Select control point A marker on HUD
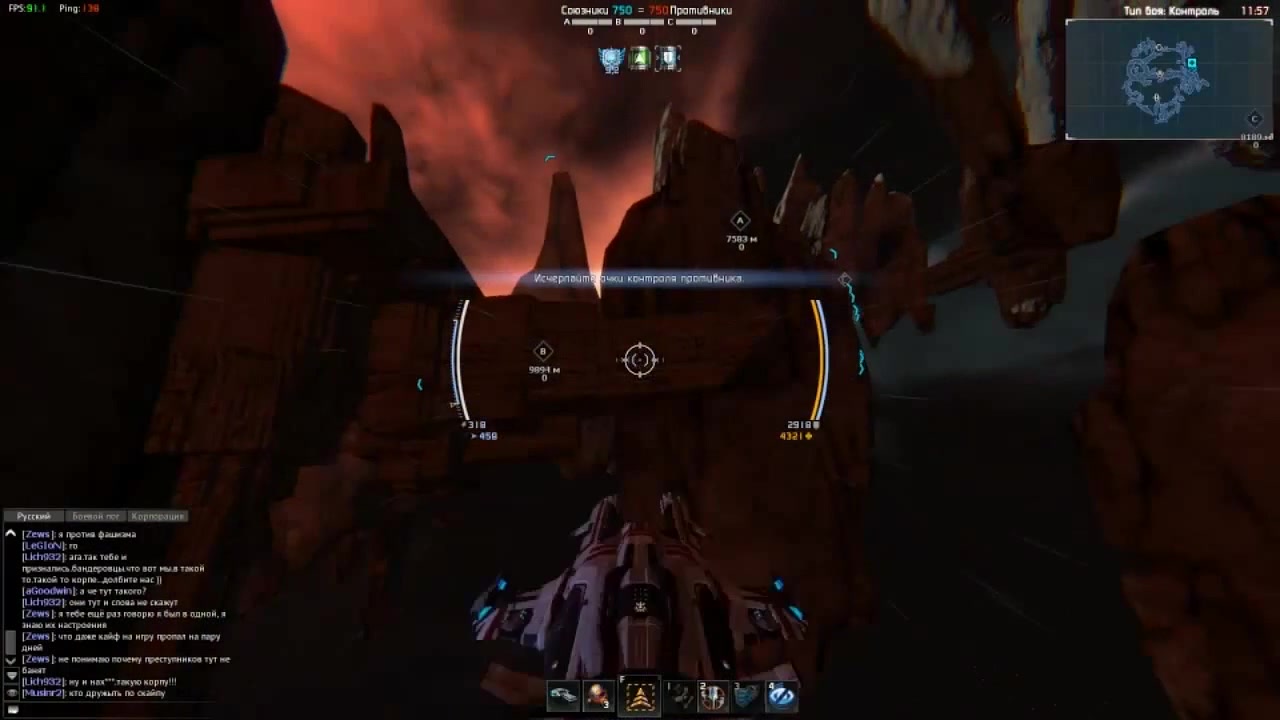 point(740,221)
